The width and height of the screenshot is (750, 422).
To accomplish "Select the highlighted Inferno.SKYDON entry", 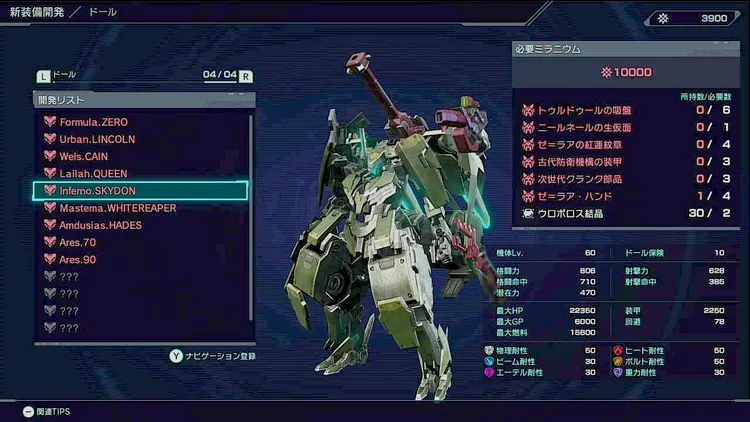I will pos(140,190).
